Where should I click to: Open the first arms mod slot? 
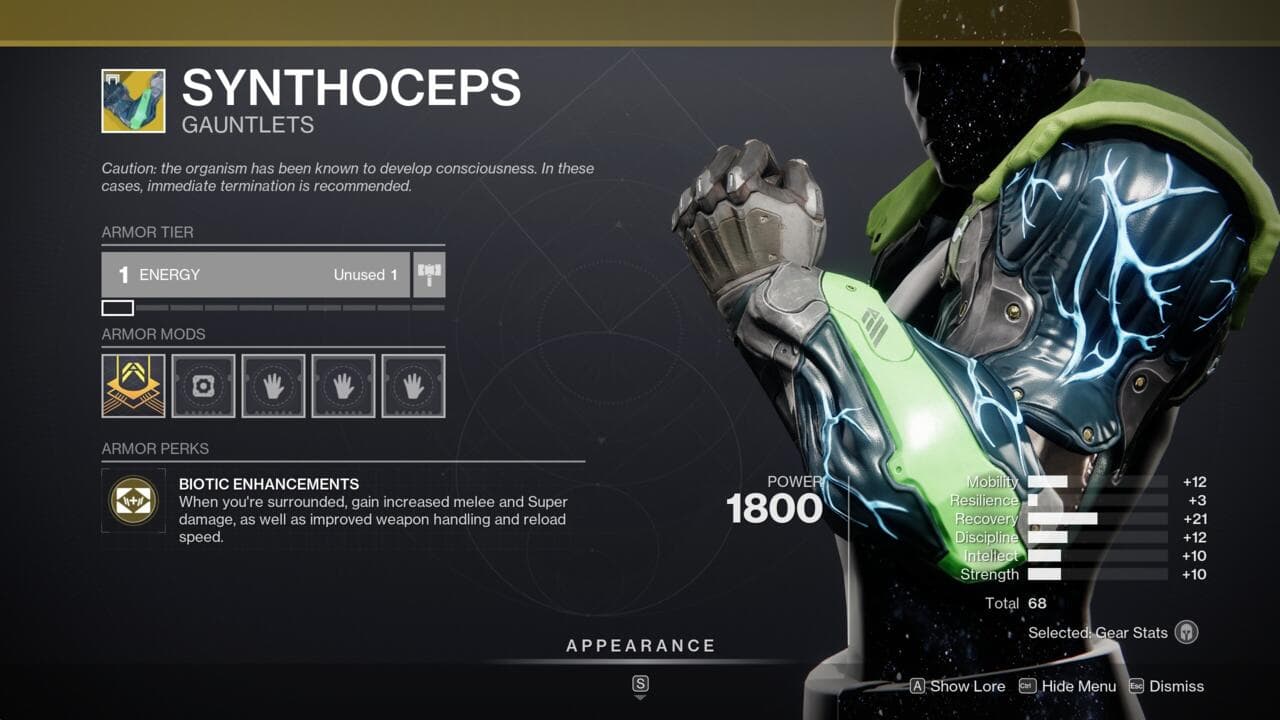coord(273,386)
